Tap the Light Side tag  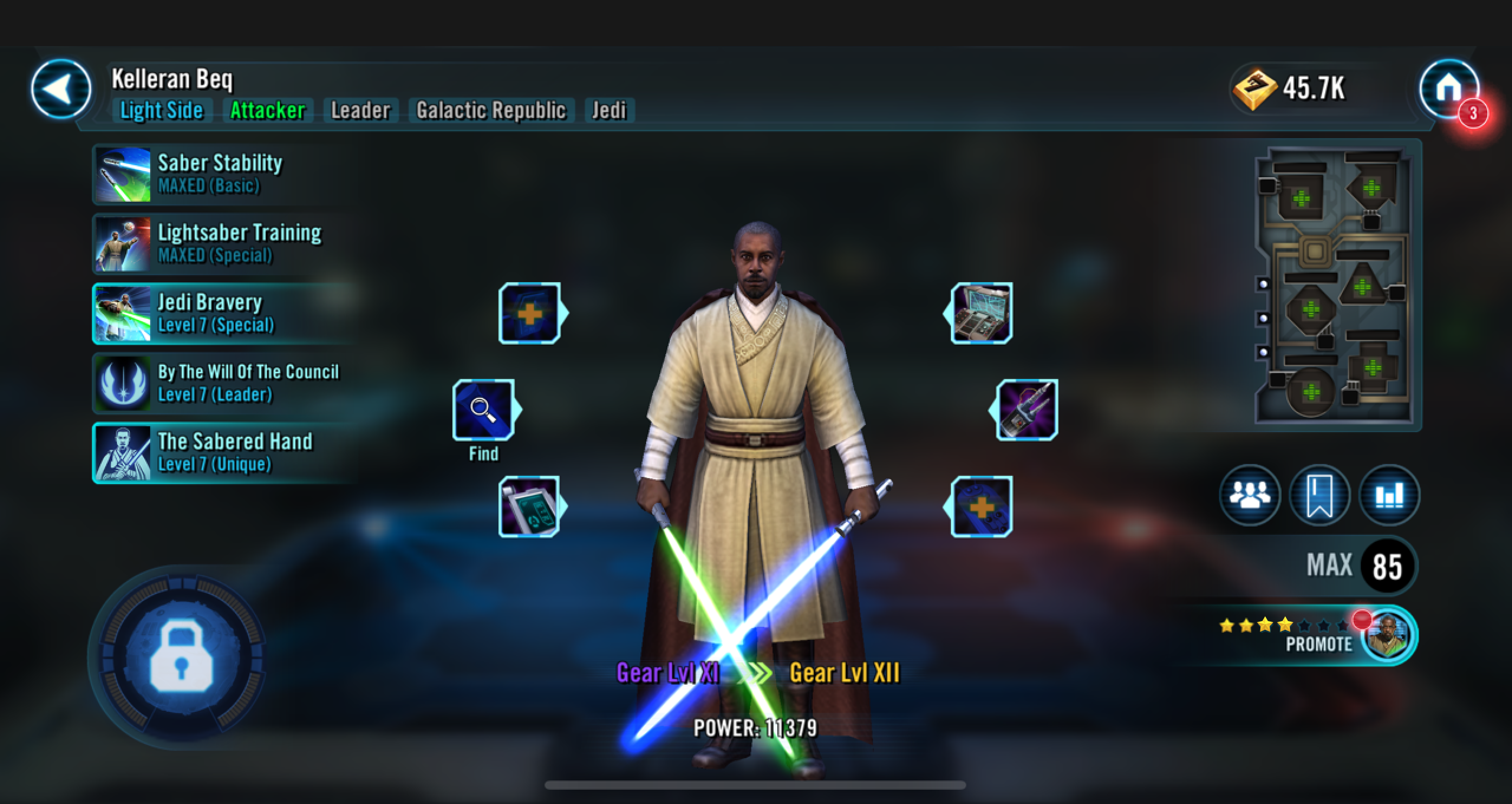pos(161,110)
